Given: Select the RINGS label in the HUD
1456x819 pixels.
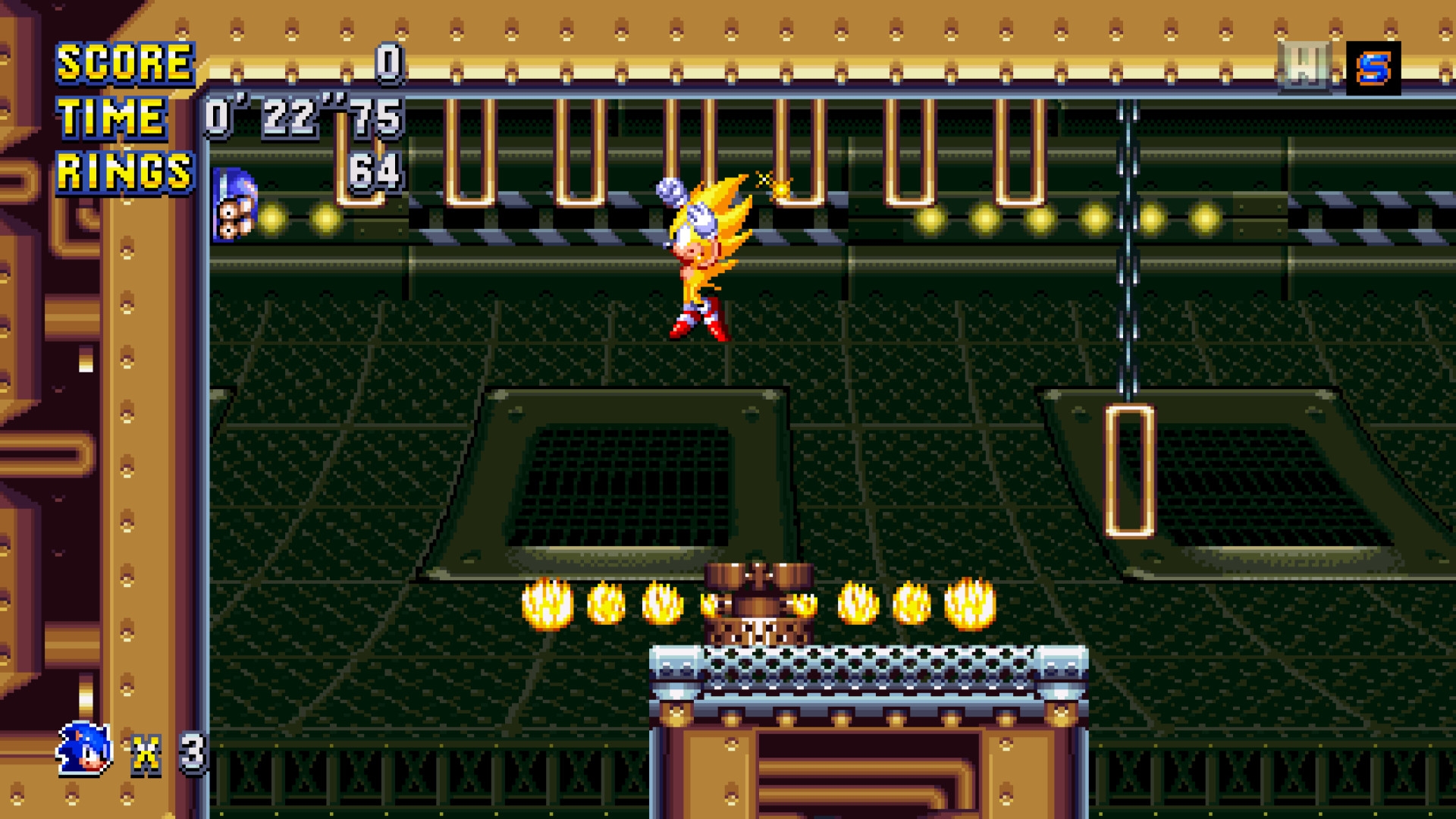Looking at the screenshot, I should tap(124, 171).
